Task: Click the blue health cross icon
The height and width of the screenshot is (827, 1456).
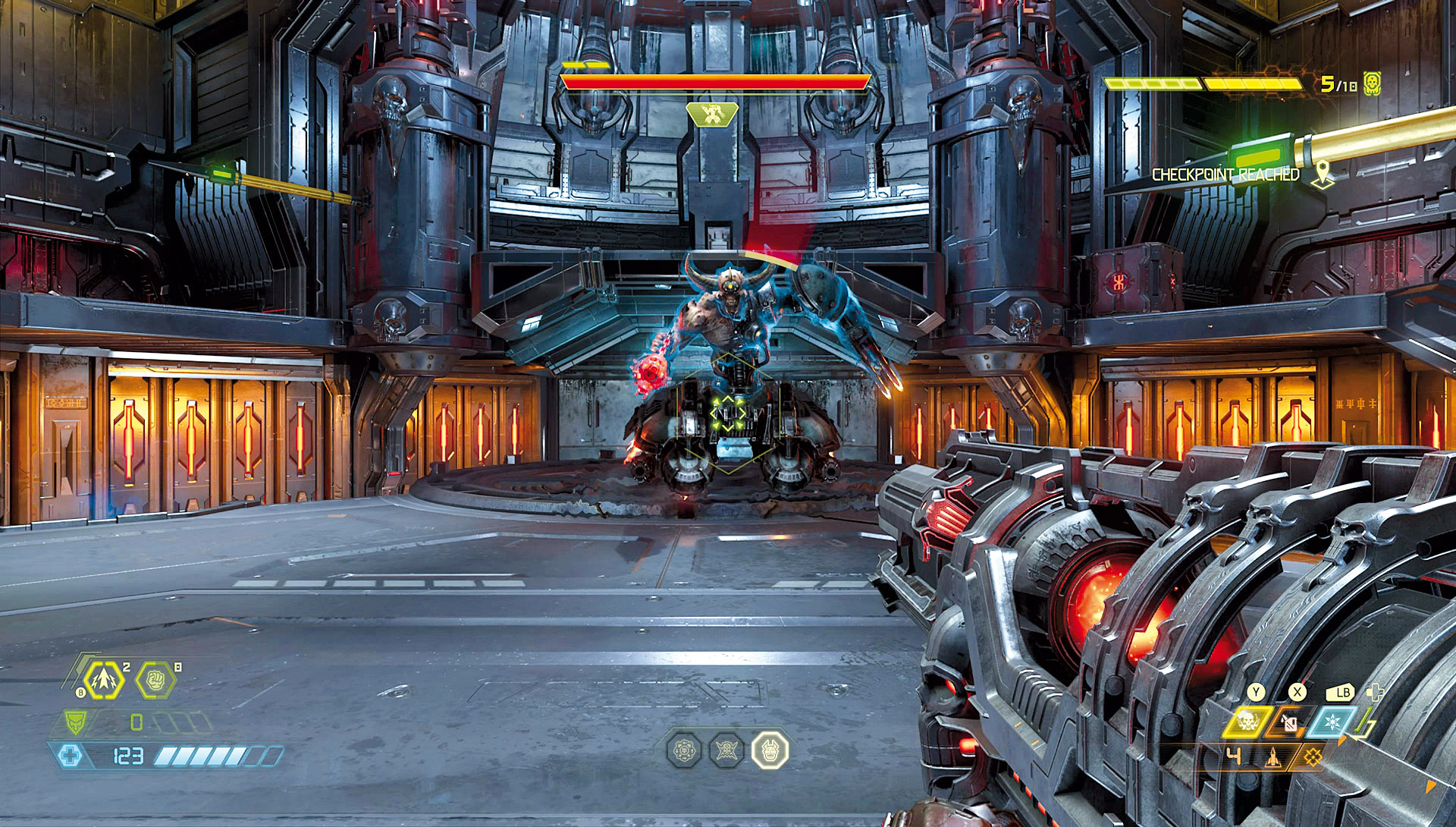Action: [70, 756]
